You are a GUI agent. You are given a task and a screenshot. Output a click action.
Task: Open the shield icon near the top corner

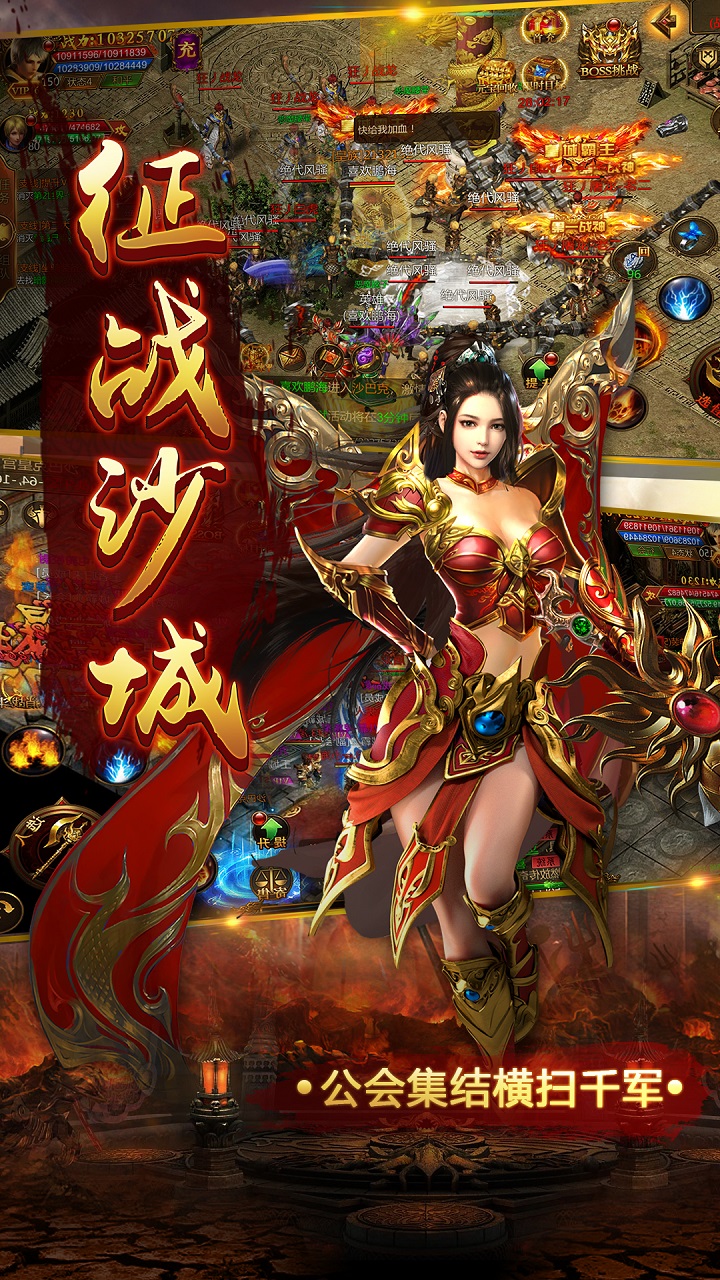(705, 54)
